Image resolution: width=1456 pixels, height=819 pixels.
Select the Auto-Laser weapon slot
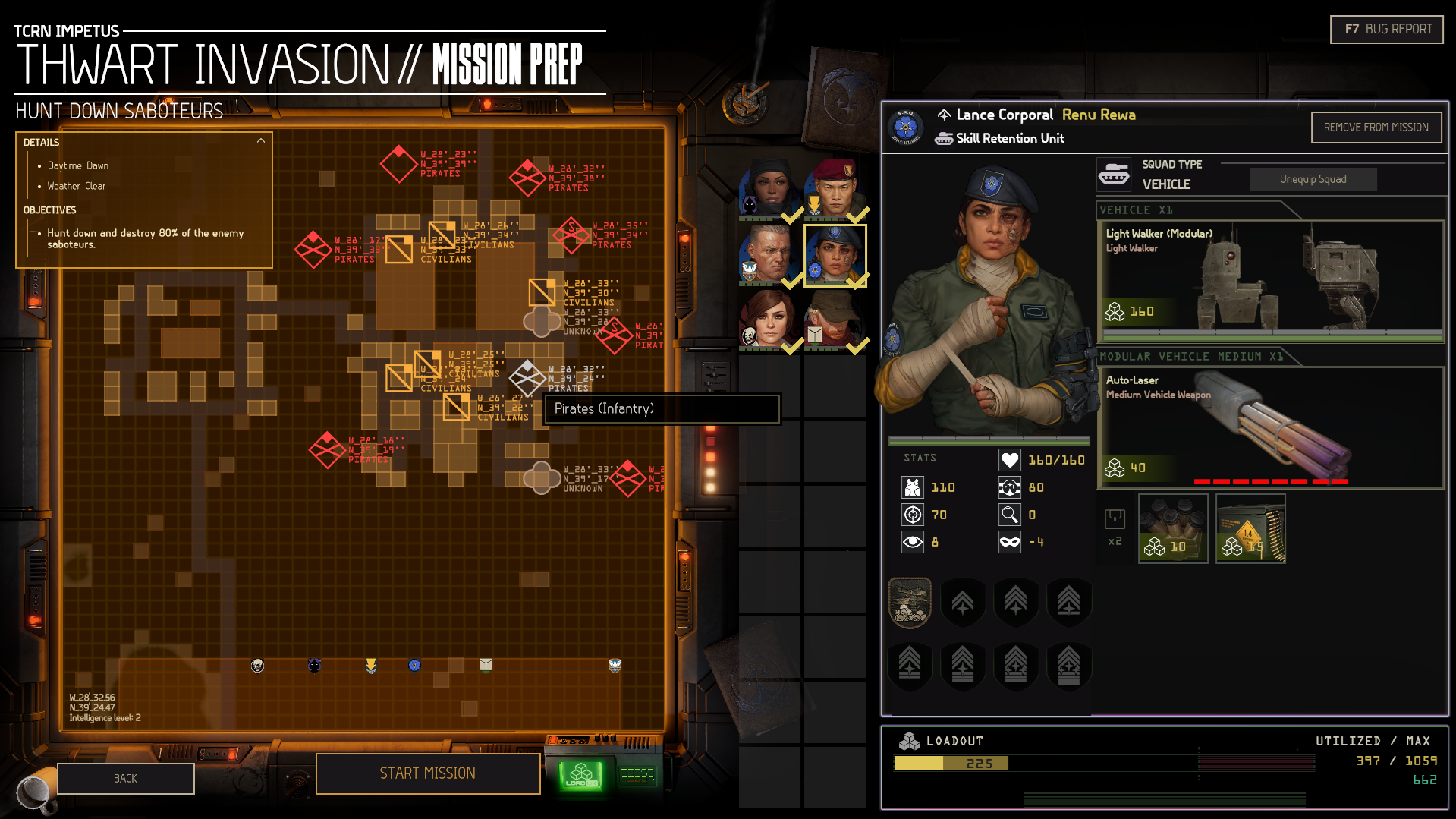pyautogui.click(x=1270, y=427)
